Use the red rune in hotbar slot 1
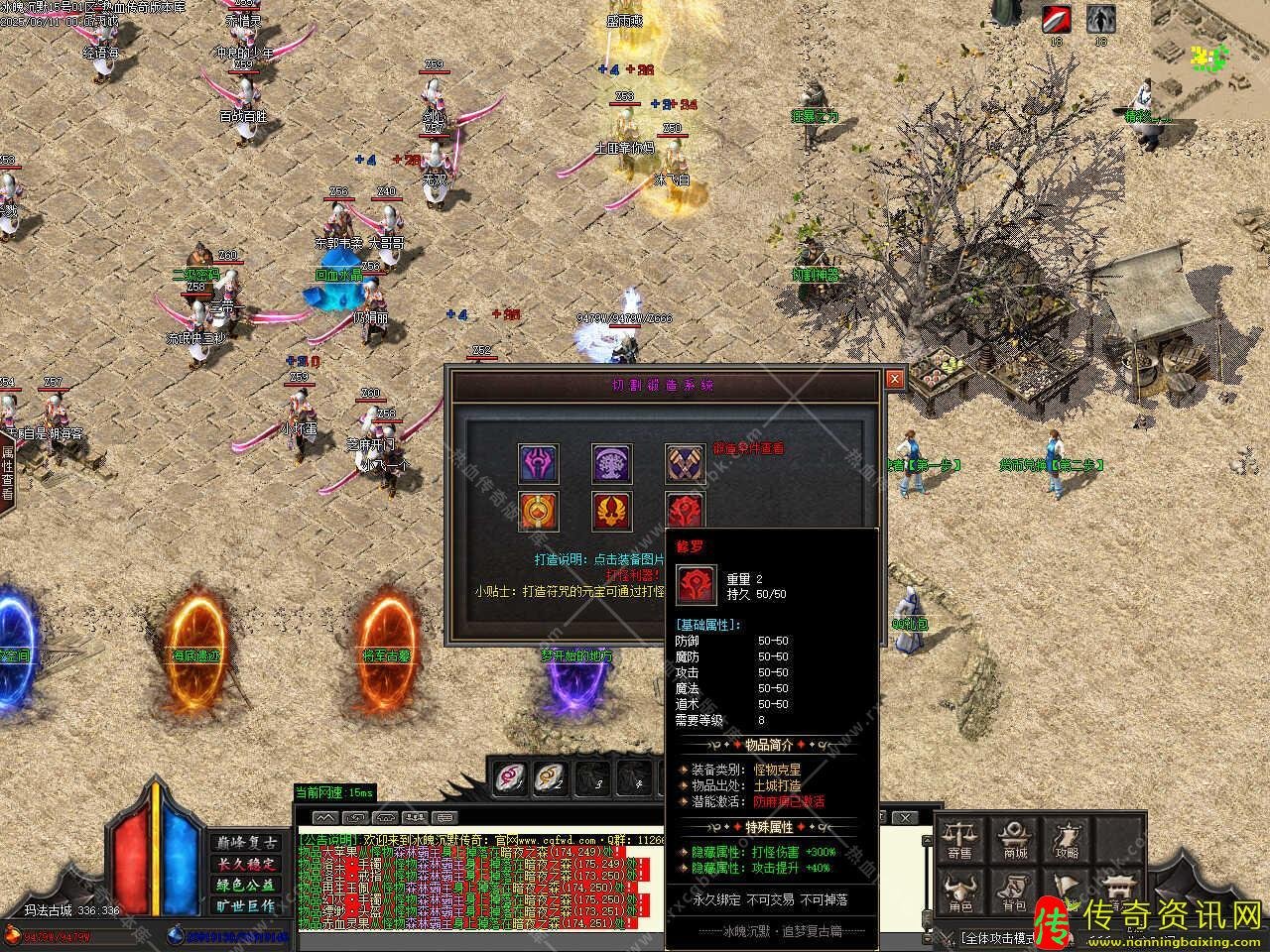 (510, 776)
